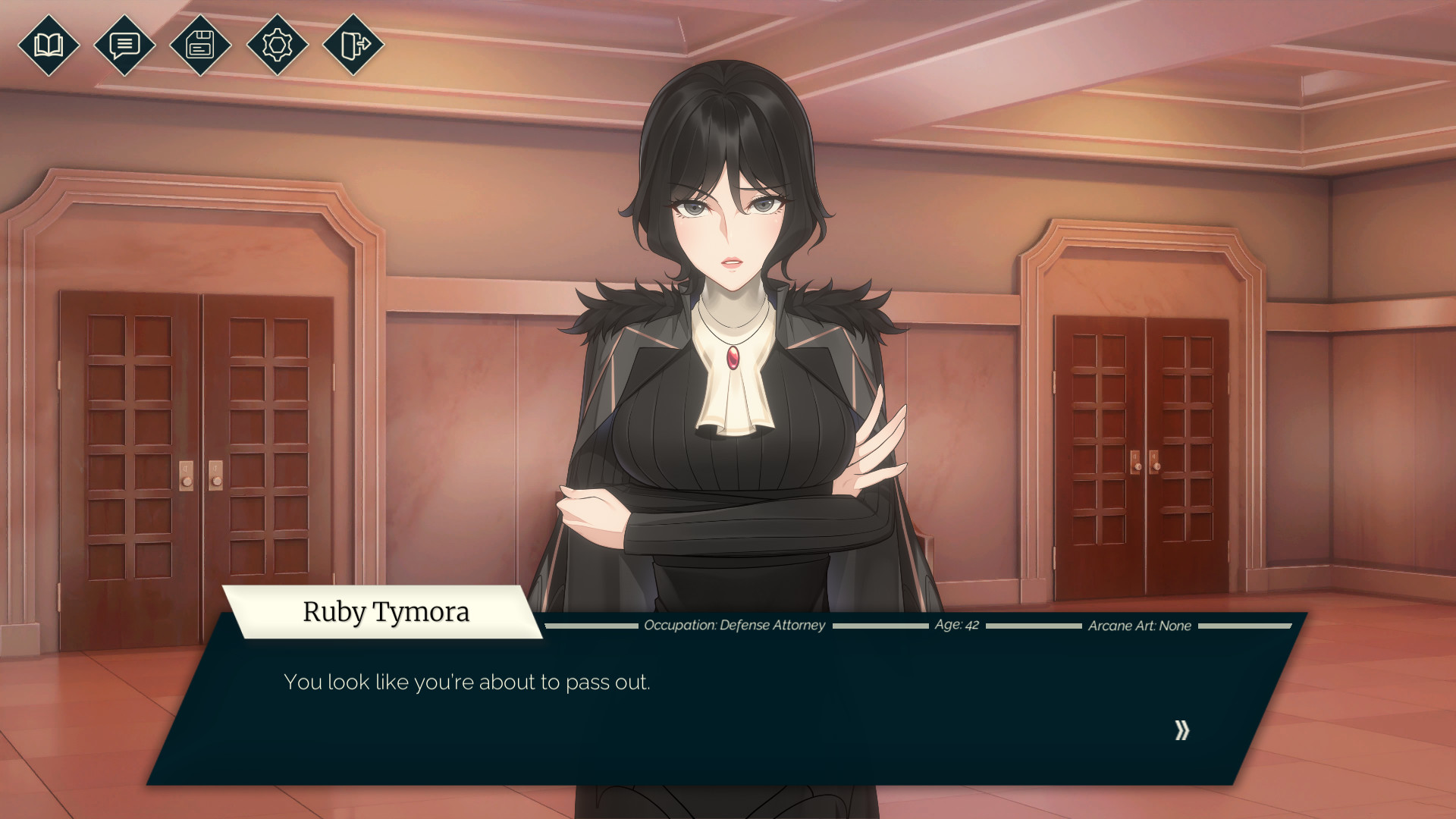Viewport: 1456px width, 819px height.
Task: Open the dialogue history log icon
Action: [124, 45]
